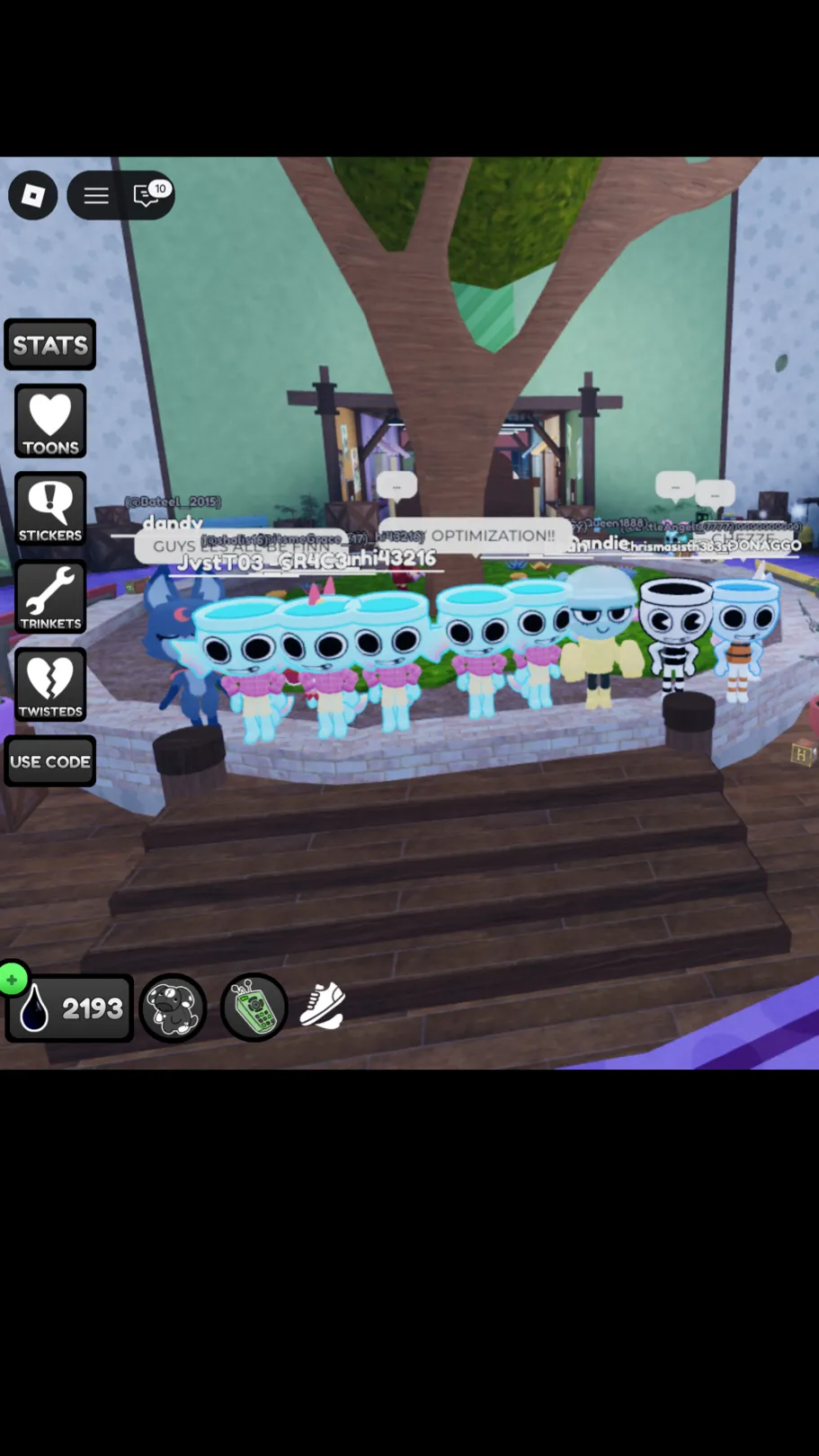Open the STATS panel

pos(50,344)
